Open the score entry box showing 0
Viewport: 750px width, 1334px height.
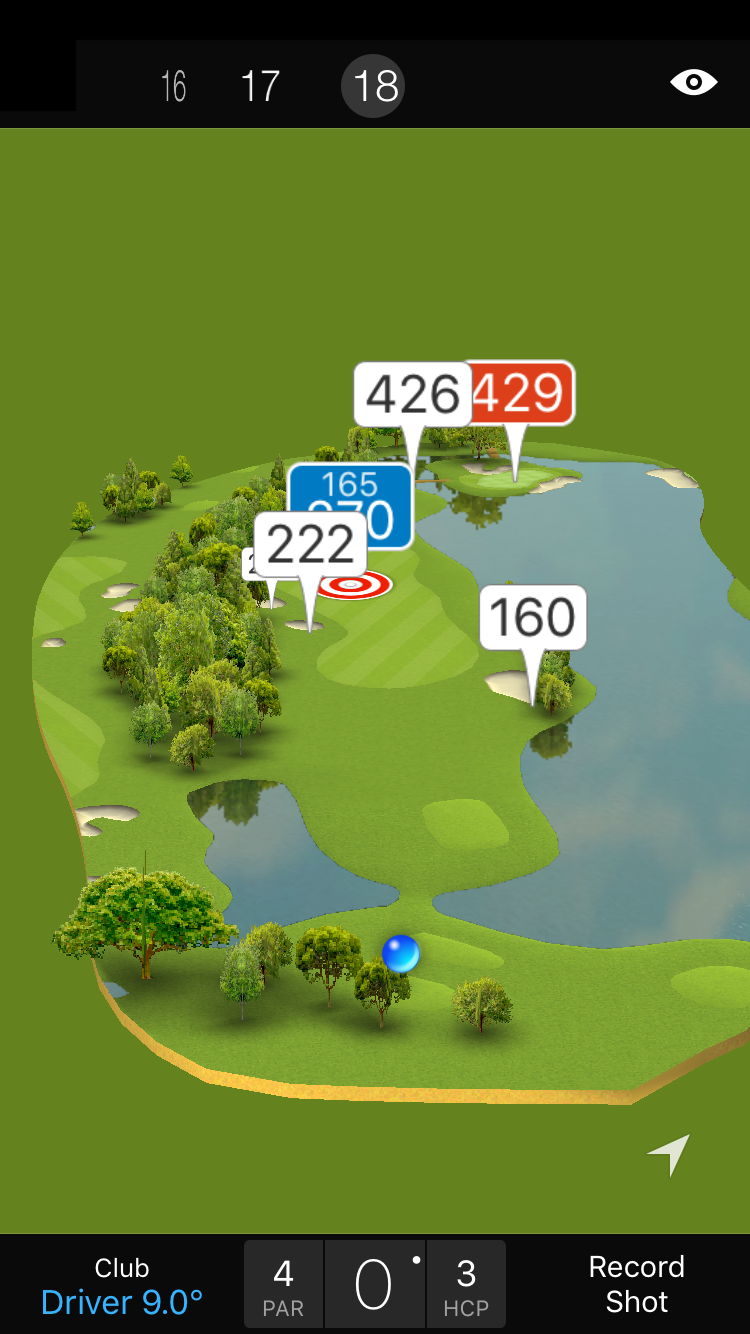click(375, 1286)
